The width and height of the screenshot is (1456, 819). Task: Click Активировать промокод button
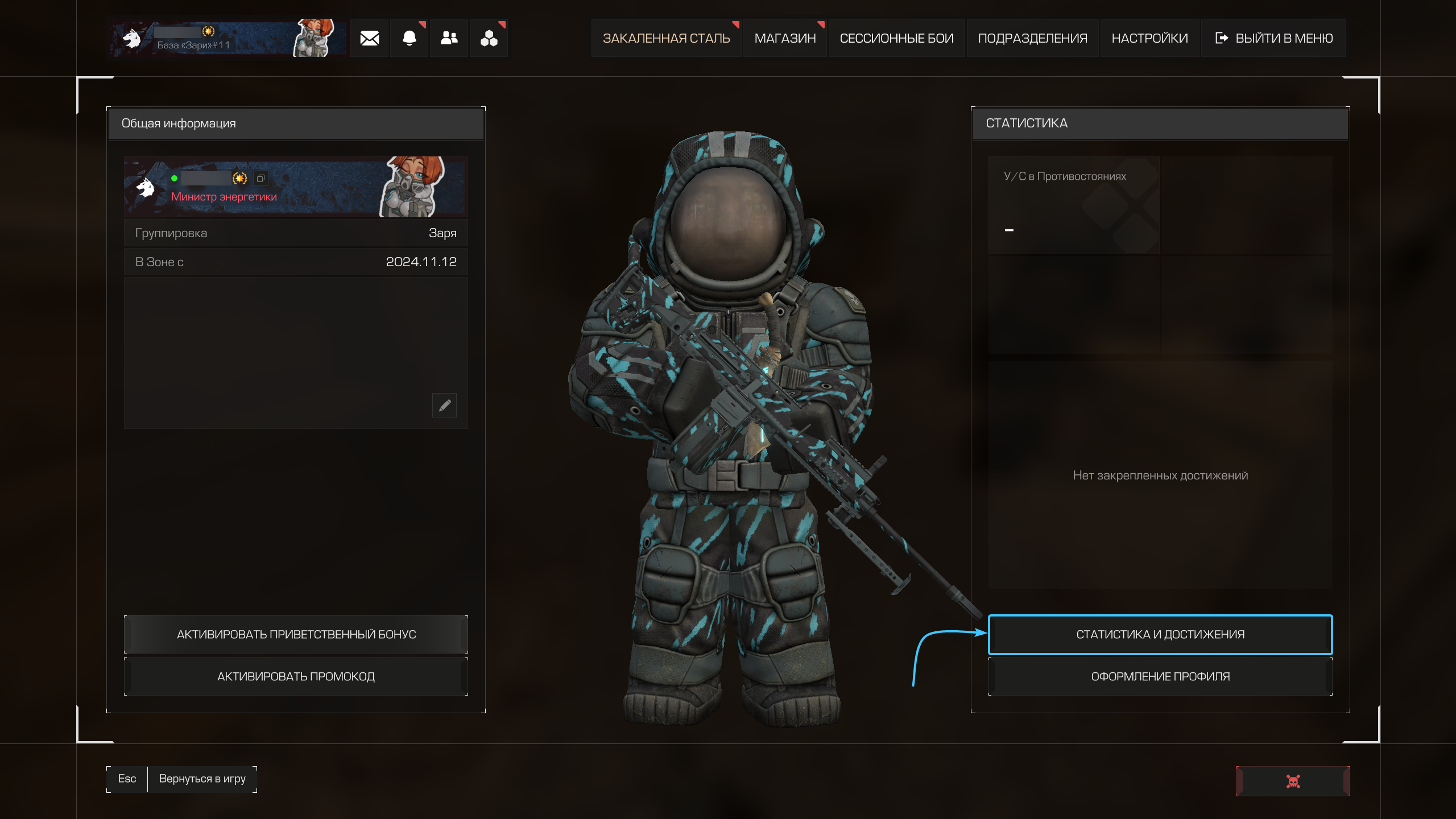click(x=296, y=676)
